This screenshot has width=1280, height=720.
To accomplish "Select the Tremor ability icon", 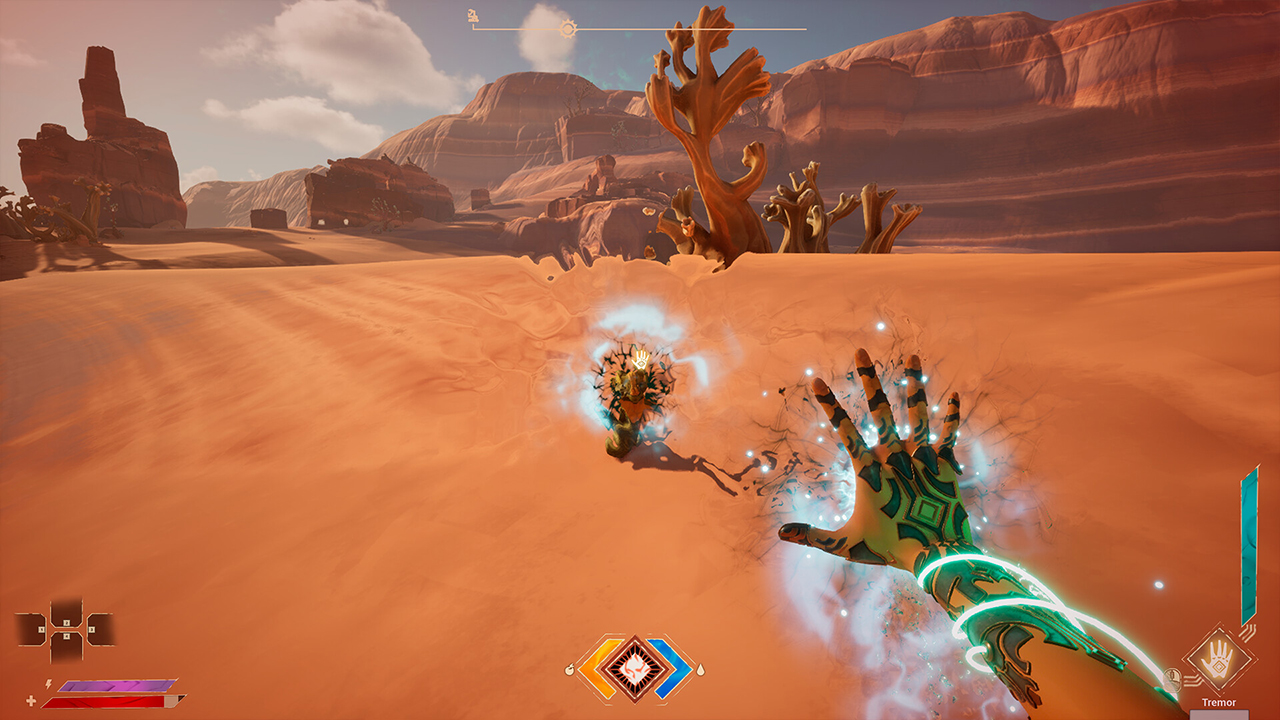I will pyautogui.click(x=1219, y=659).
